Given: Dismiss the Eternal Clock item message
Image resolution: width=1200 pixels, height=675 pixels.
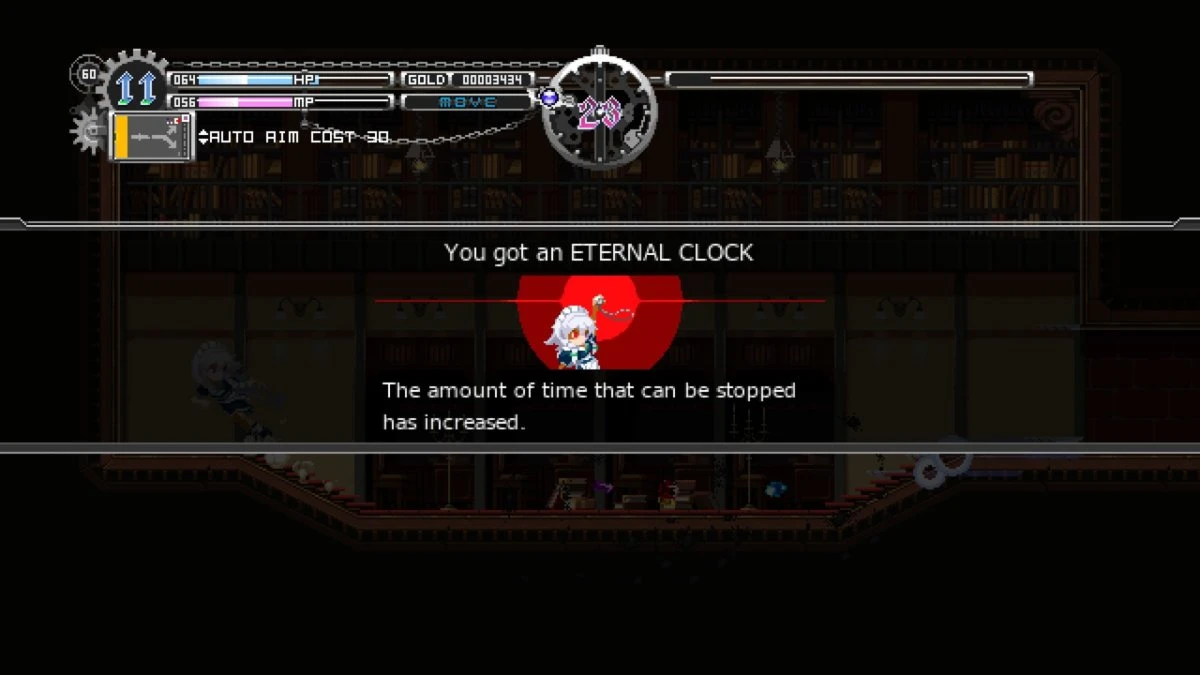Looking at the screenshot, I should 599,336.
